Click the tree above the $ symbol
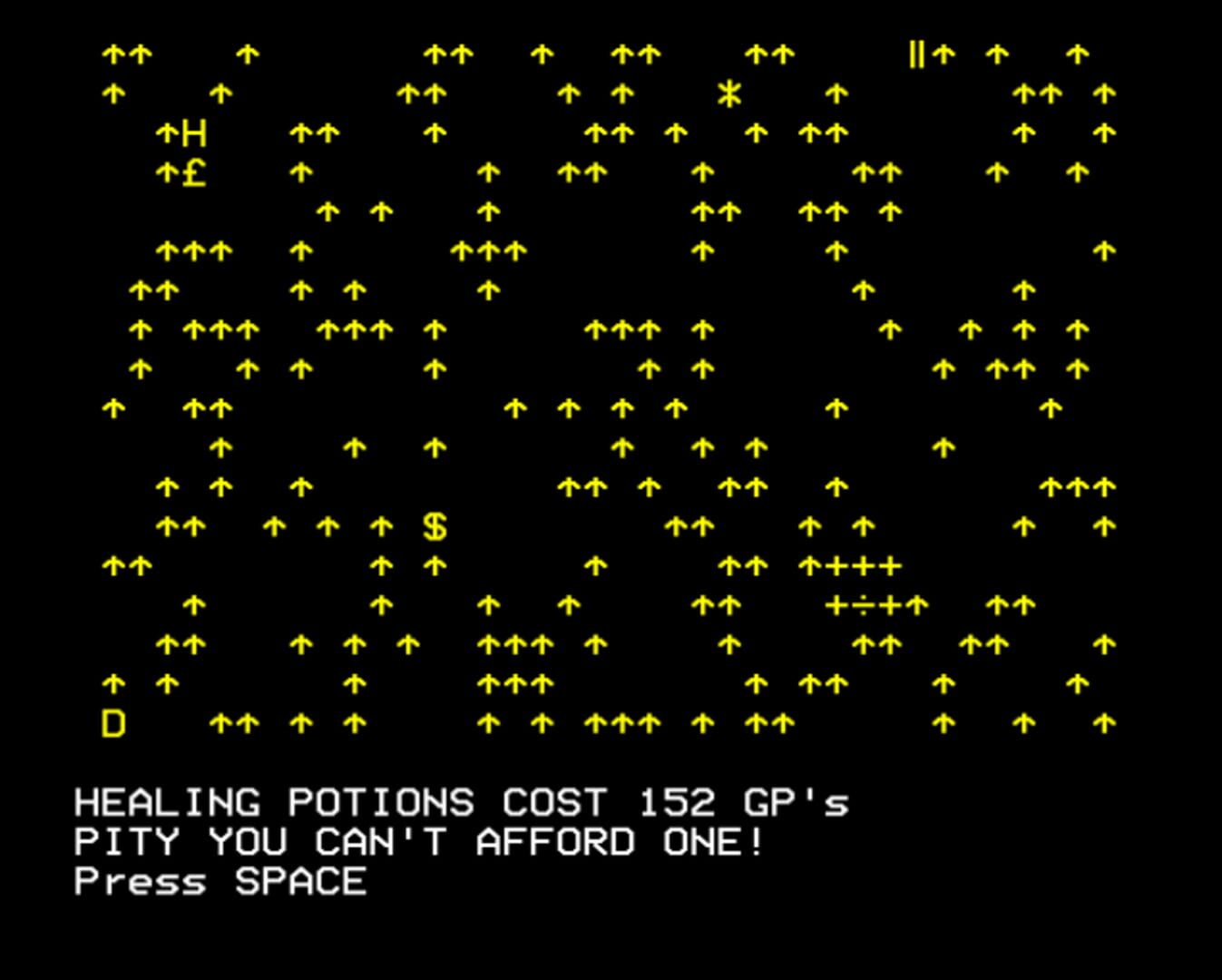 (434, 448)
